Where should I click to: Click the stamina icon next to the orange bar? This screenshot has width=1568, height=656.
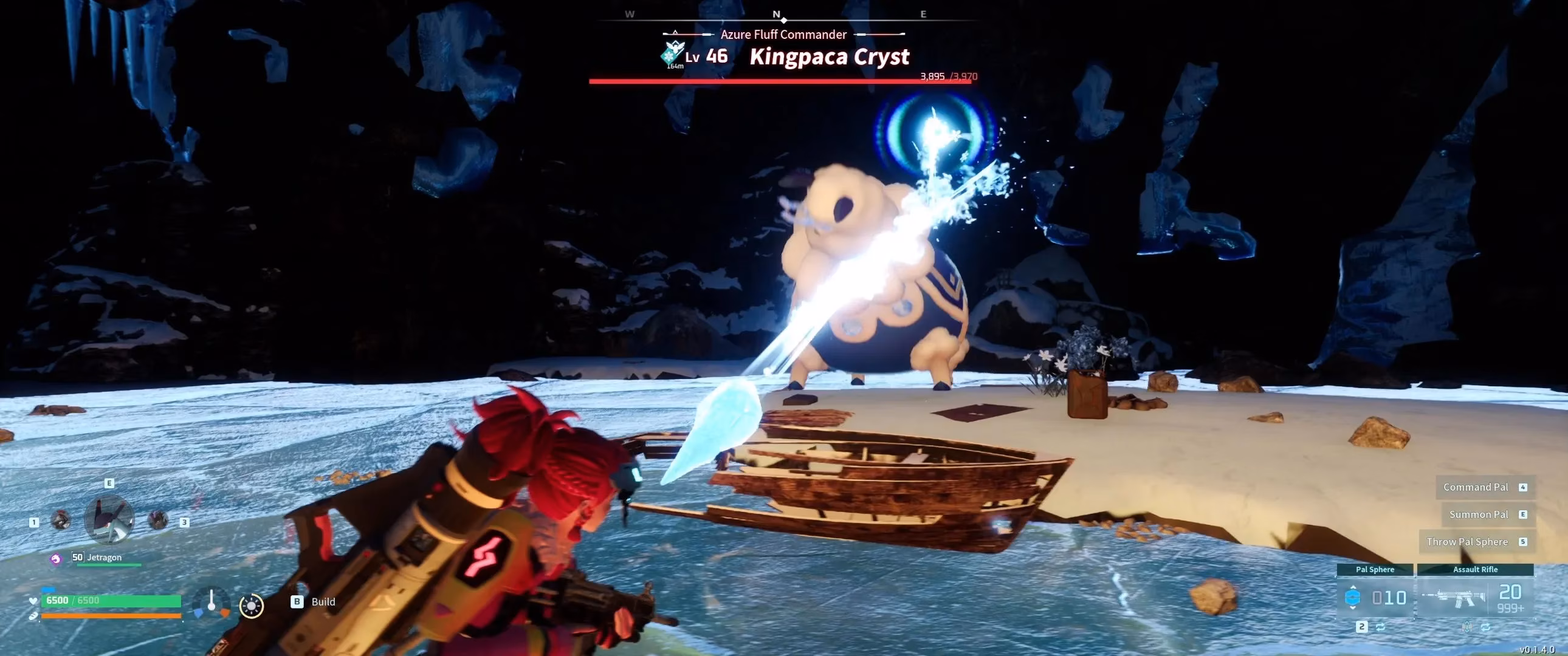(x=33, y=617)
